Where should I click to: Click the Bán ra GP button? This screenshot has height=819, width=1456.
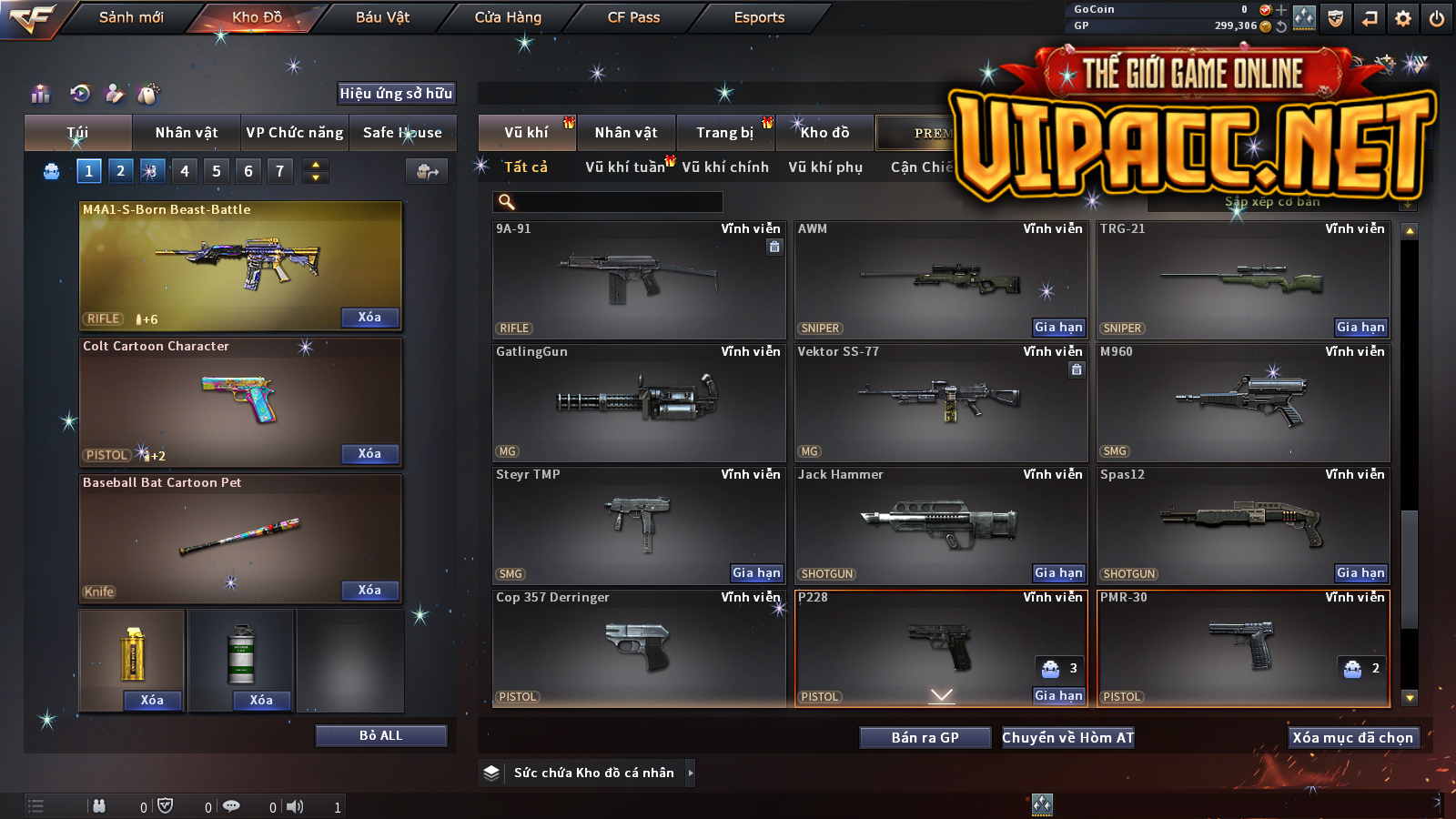[925, 738]
